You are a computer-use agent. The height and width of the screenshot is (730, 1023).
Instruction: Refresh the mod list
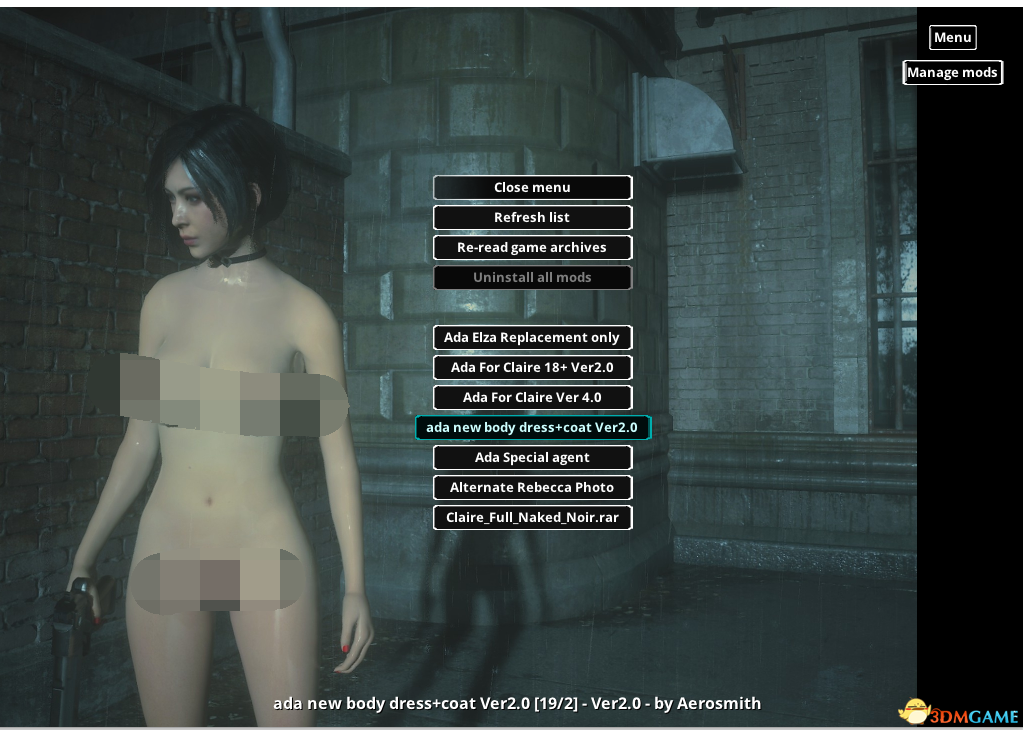coord(532,217)
